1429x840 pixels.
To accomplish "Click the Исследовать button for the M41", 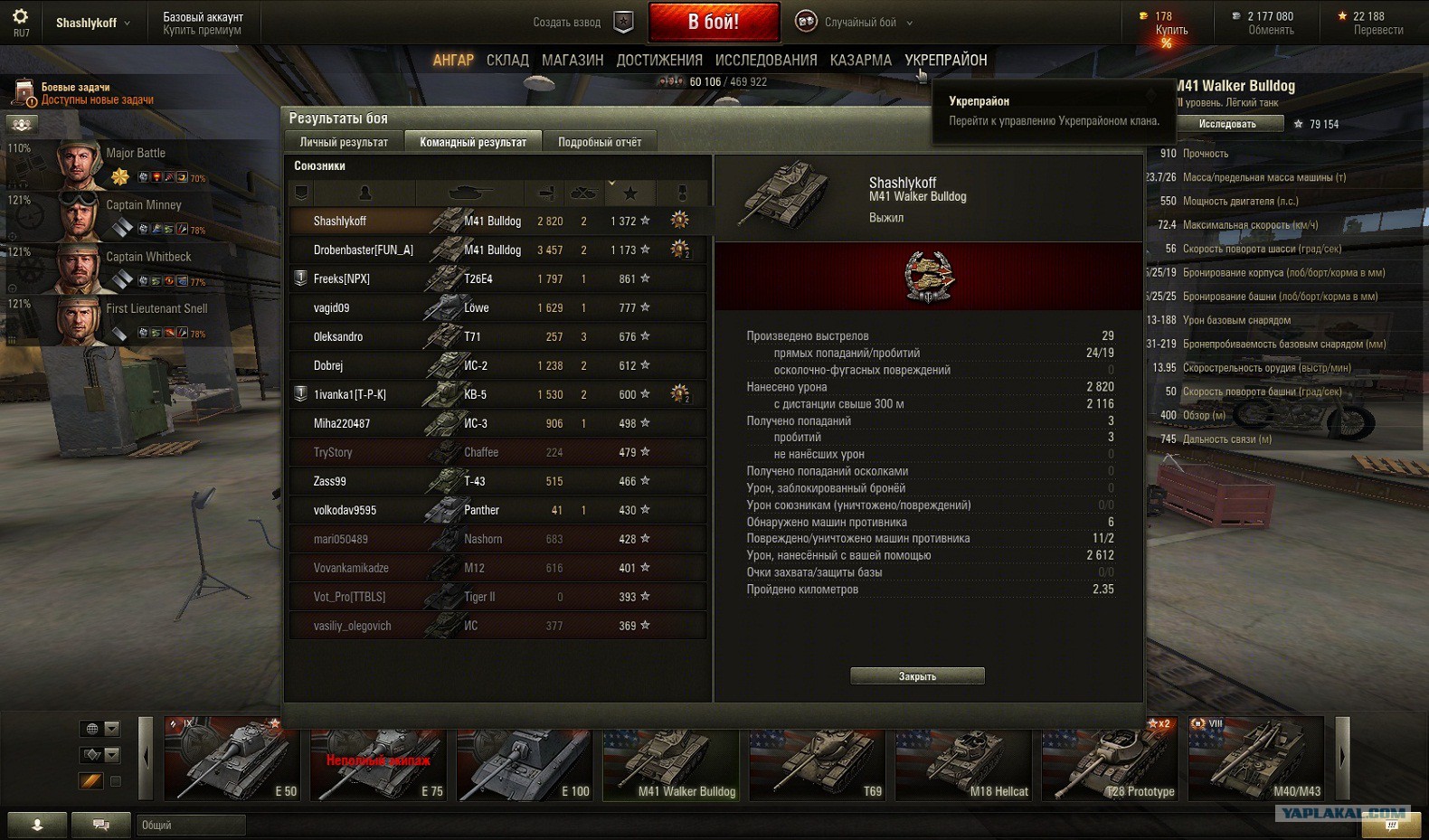I will coord(1227,124).
